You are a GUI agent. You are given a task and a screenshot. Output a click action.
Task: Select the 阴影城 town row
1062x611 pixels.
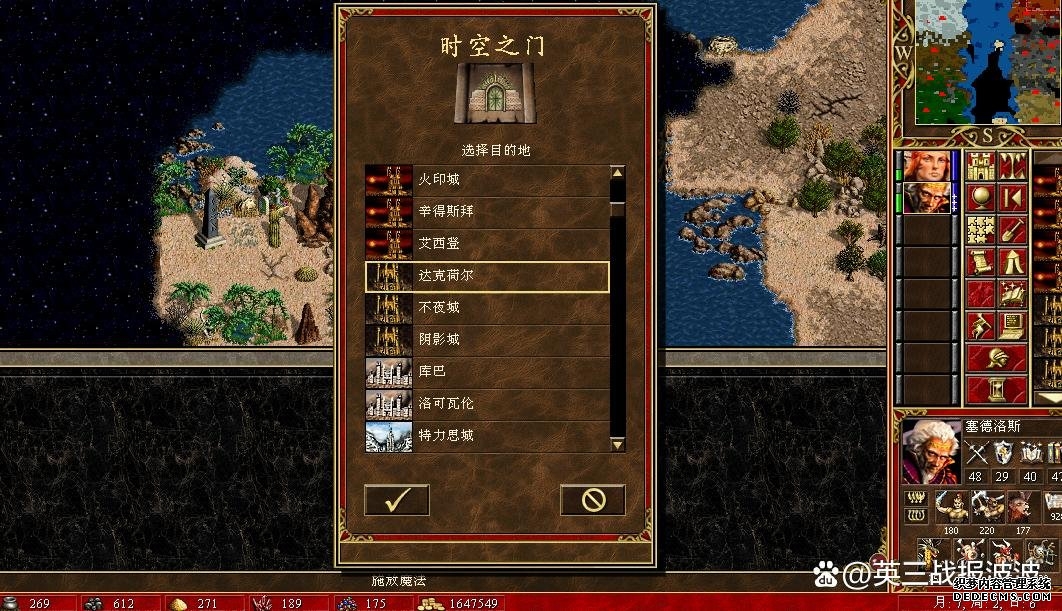coord(487,340)
